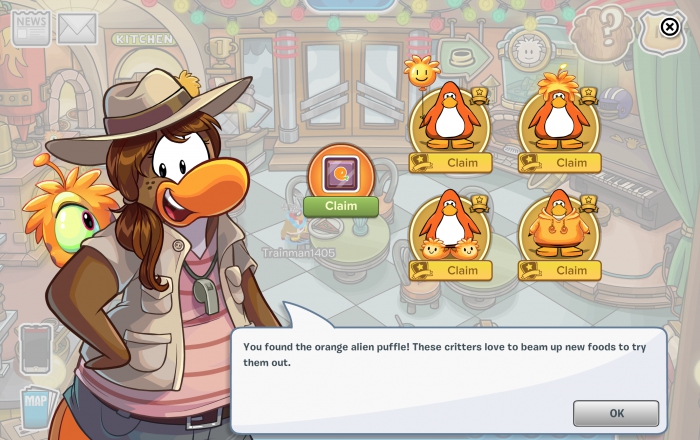
Task: Confirm the dialogue with the OK button
Action: [615, 413]
